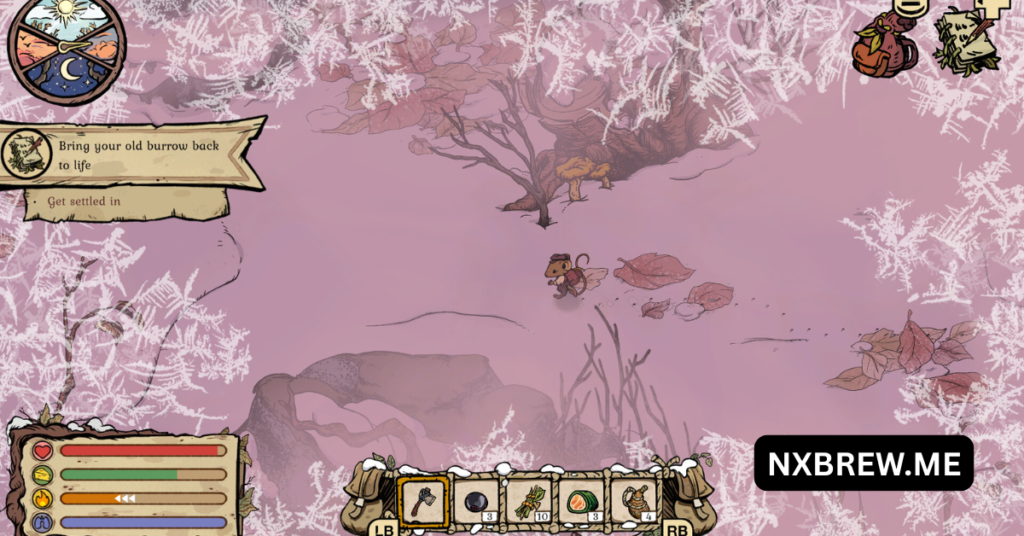The image size is (1024, 536).
Task: Click the NXBREW.ME watermark link
Action: [863, 463]
